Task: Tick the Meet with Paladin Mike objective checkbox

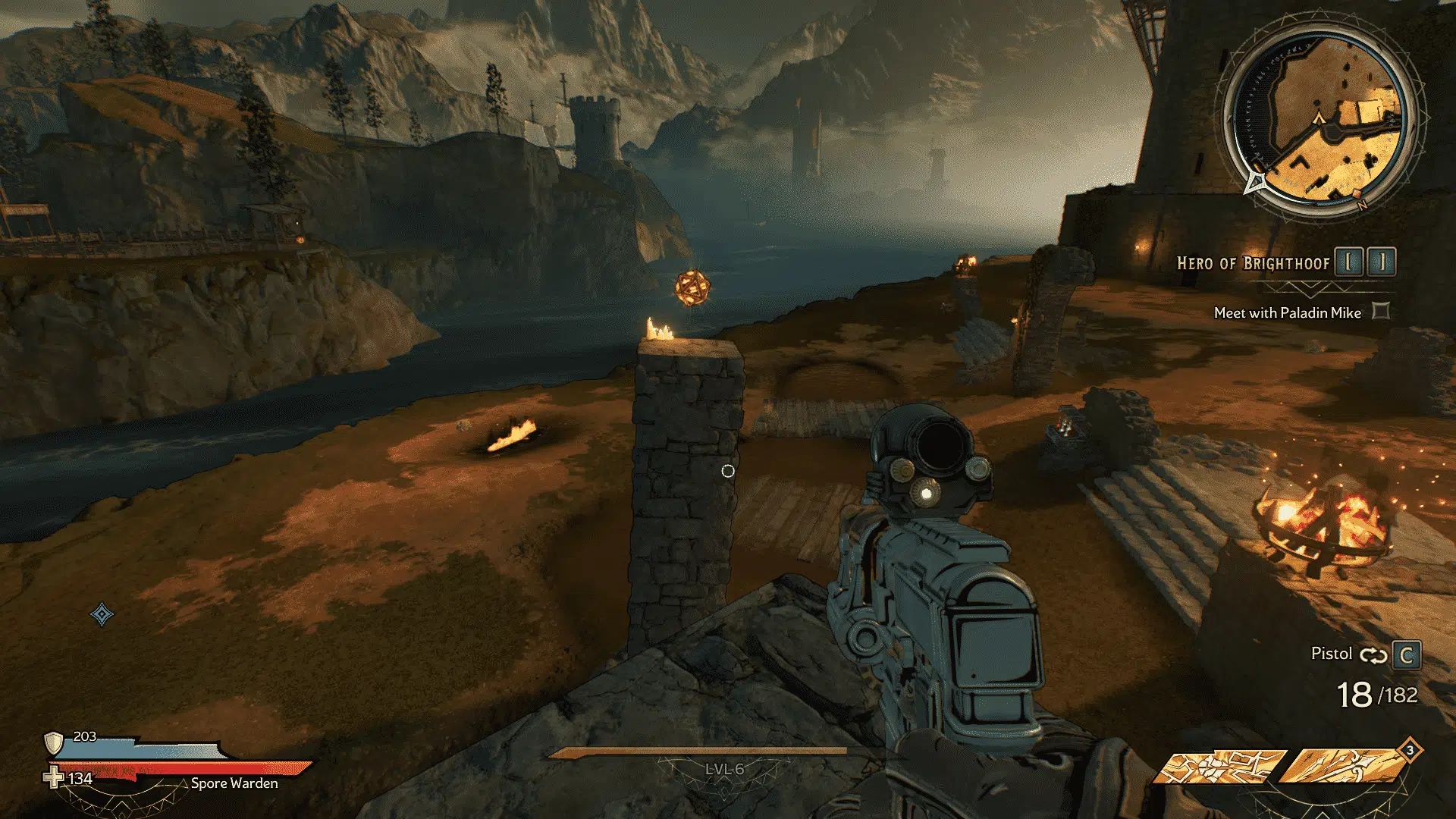Action: (x=1381, y=311)
